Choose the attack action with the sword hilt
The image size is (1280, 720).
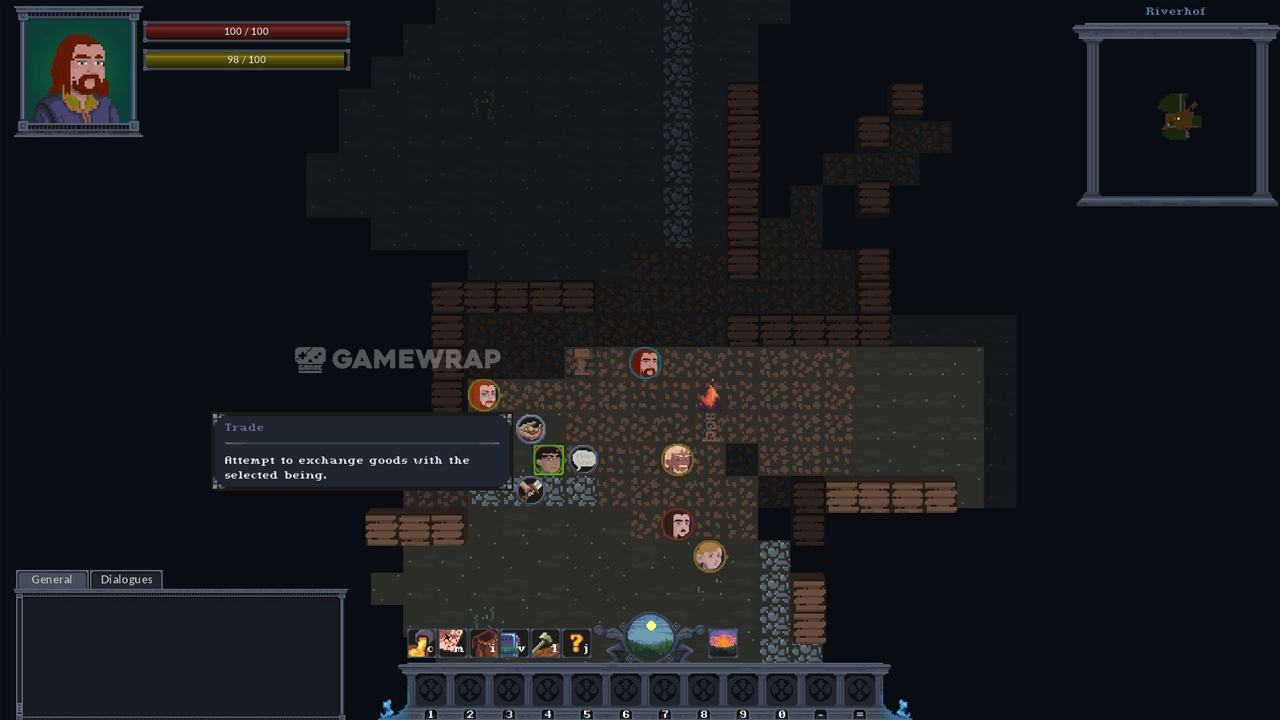pyautogui.click(x=530, y=490)
